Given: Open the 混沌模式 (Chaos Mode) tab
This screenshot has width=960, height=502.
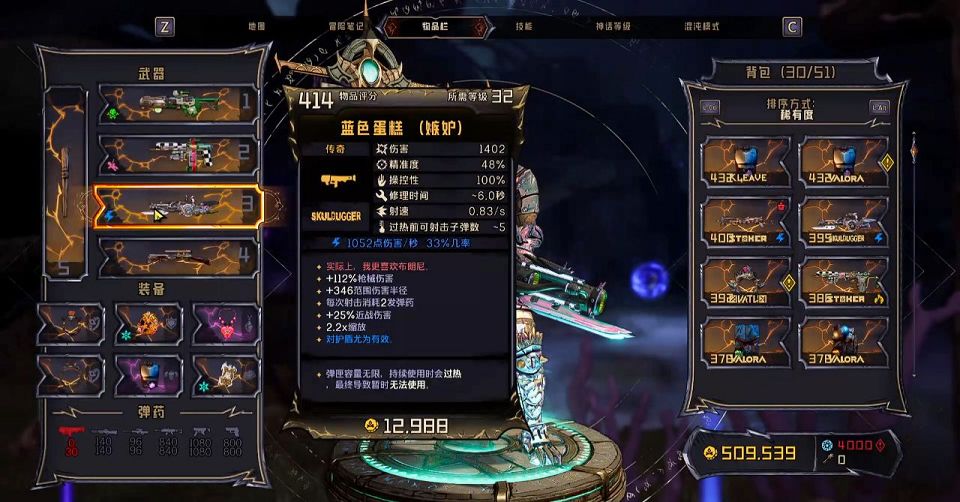Looking at the screenshot, I should tap(702, 26).
